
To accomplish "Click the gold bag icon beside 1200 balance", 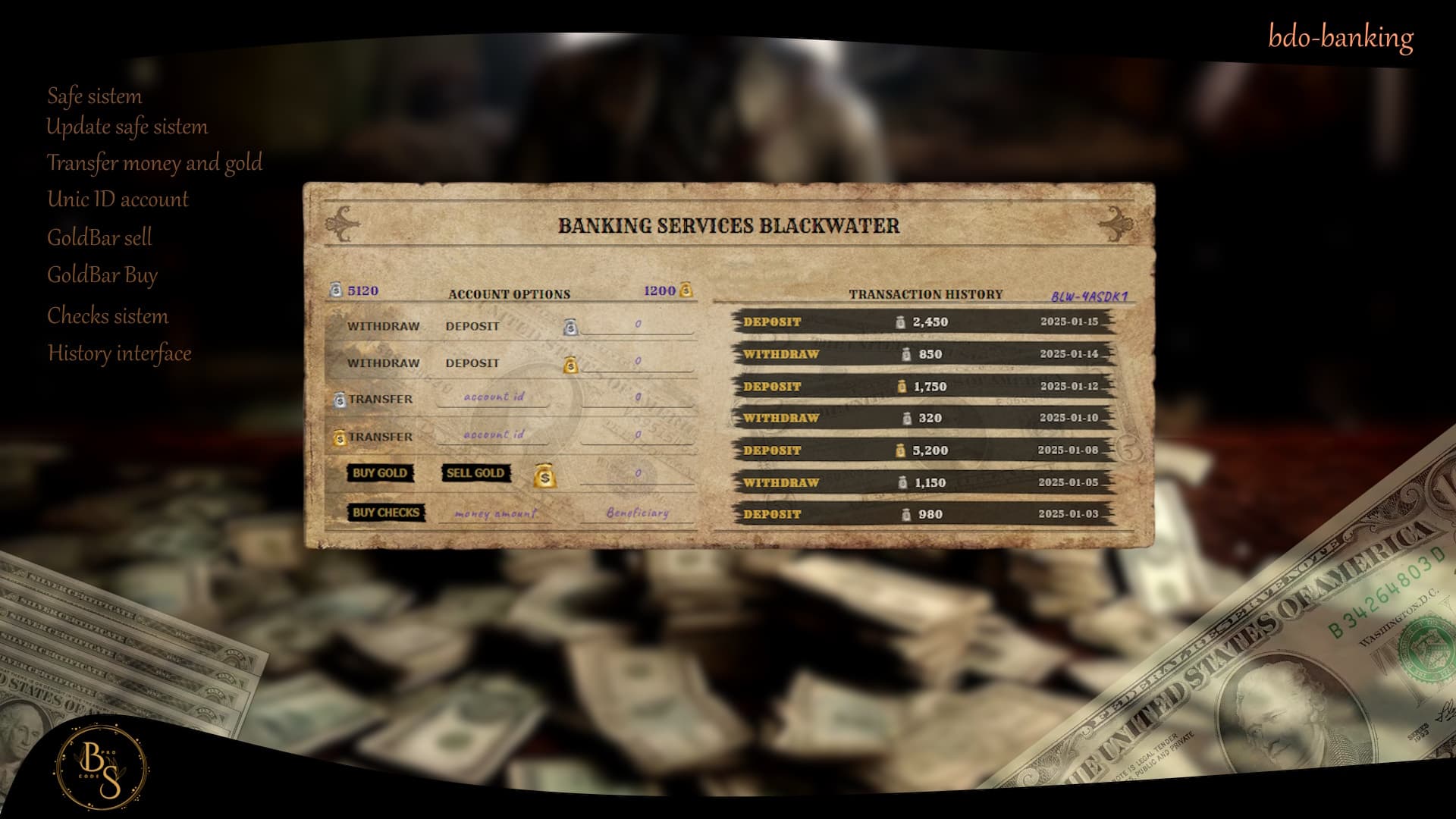I will pyautogui.click(x=686, y=290).
